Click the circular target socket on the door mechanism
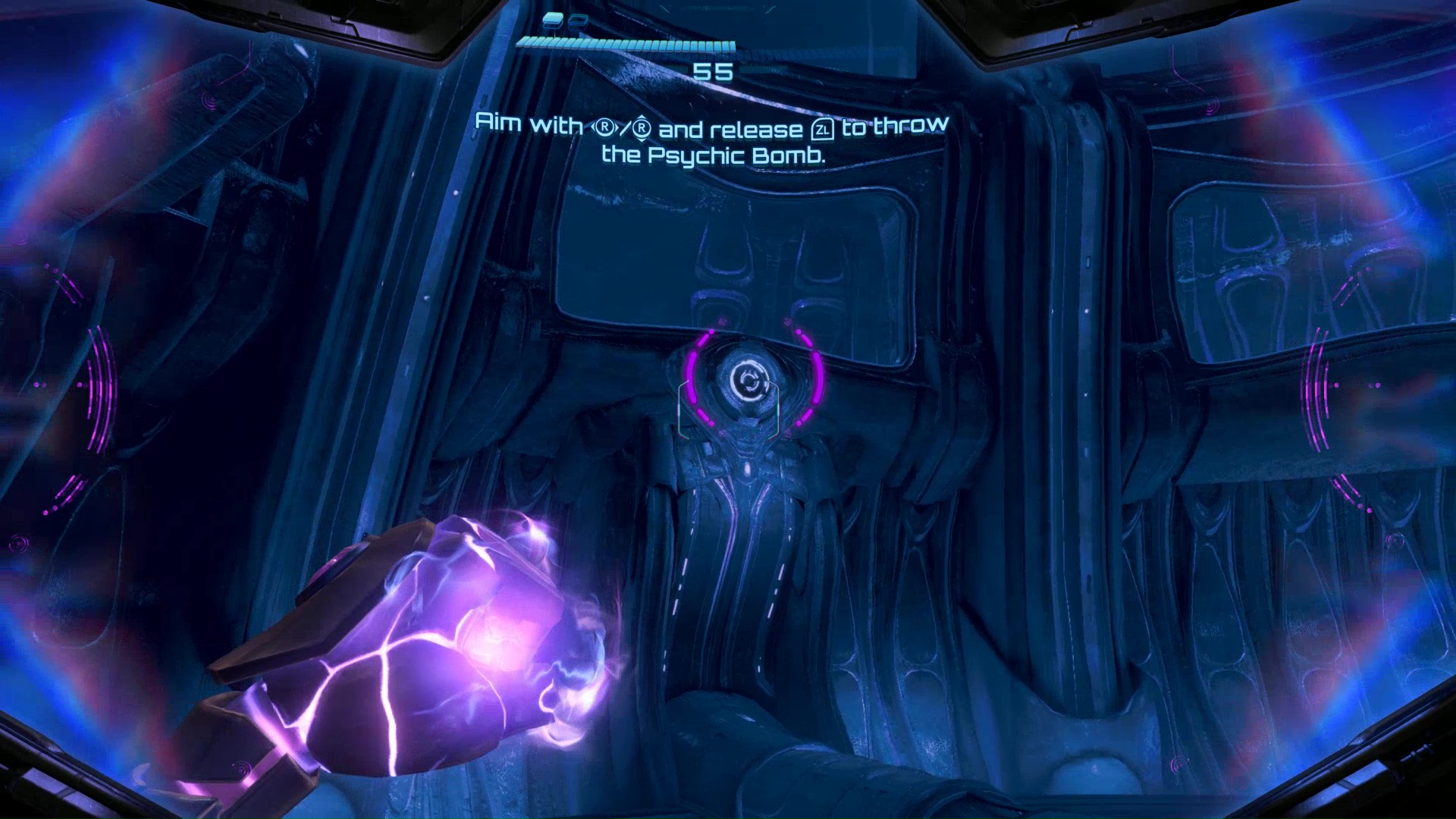Viewport: 1456px width, 819px height. [x=748, y=380]
